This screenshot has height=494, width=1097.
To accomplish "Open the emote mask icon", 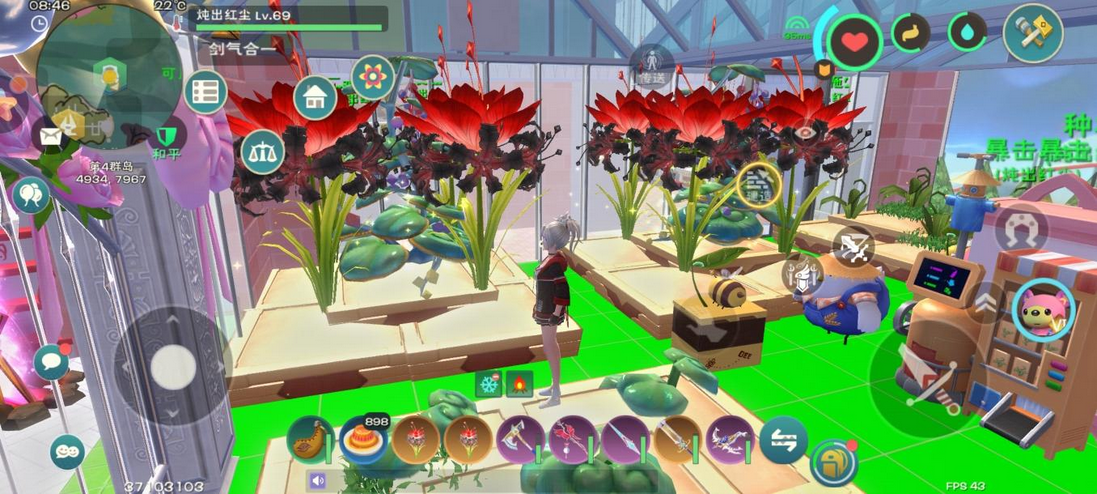I will pyautogui.click(x=67, y=452).
